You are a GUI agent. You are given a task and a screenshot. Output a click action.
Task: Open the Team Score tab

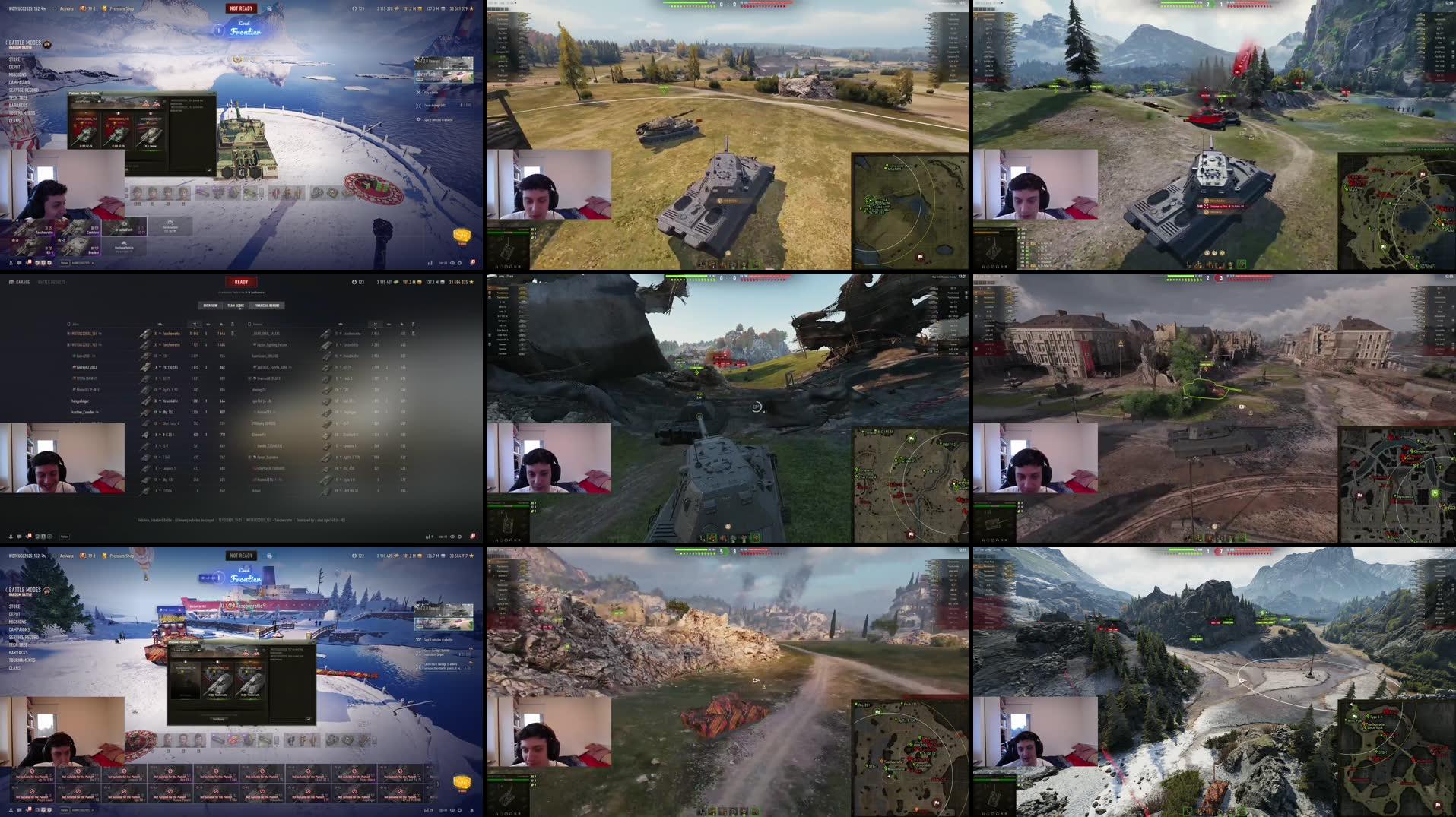236,306
